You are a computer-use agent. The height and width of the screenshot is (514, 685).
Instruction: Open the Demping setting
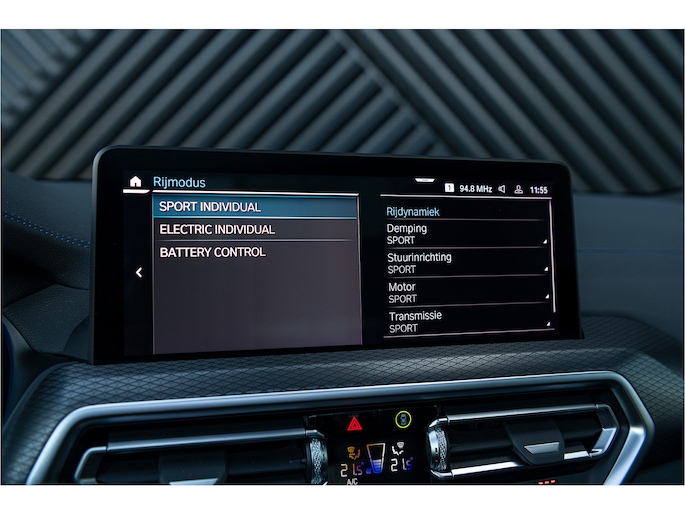click(466, 234)
